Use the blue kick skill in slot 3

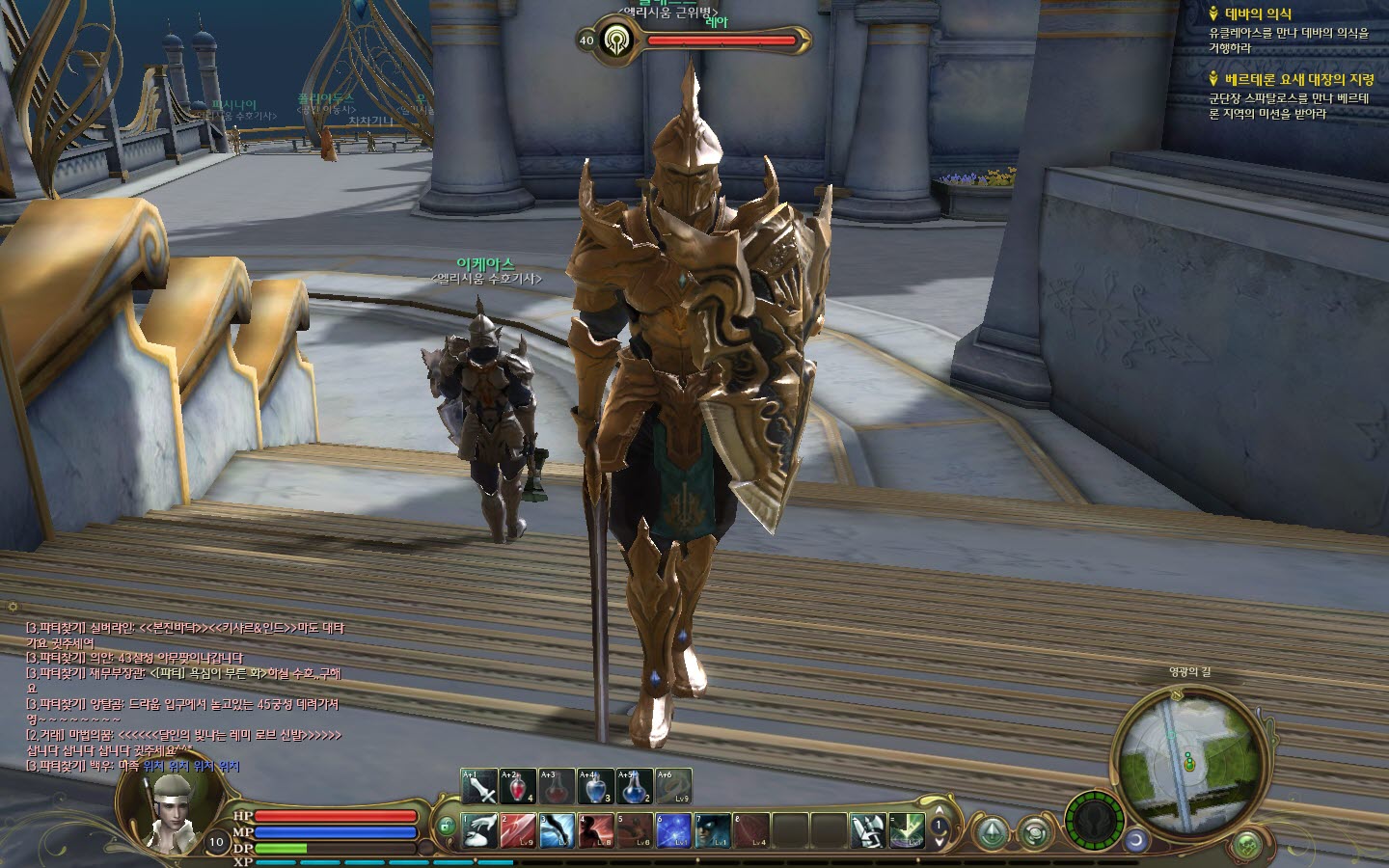tap(557, 830)
